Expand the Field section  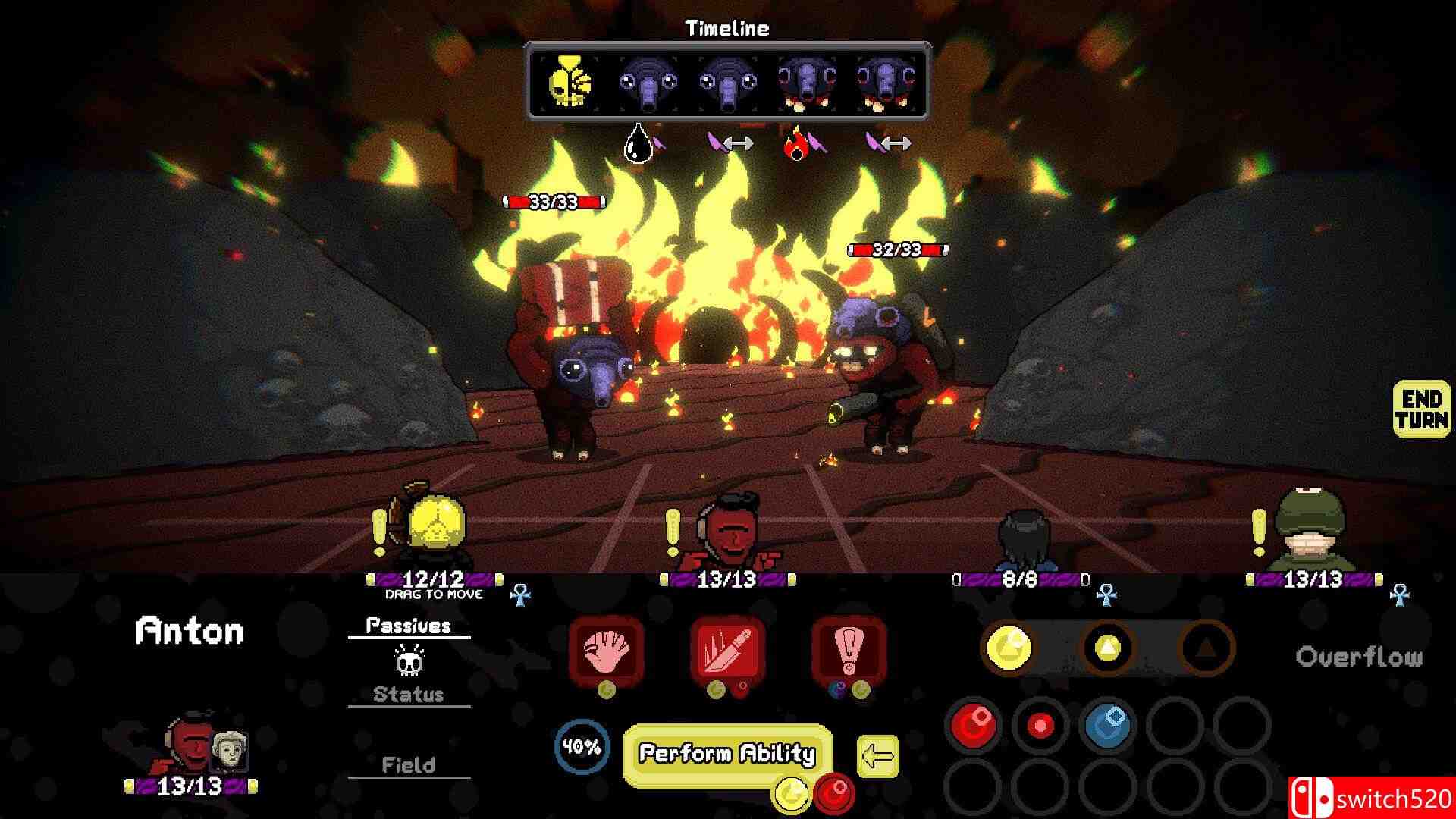click(x=409, y=764)
